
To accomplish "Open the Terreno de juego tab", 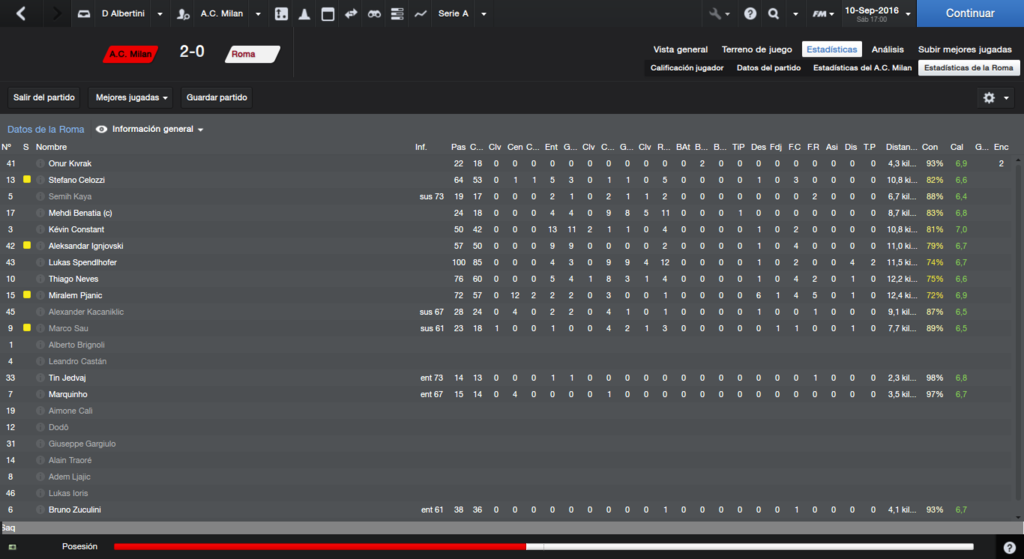I will pyautogui.click(x=757, y=49).
